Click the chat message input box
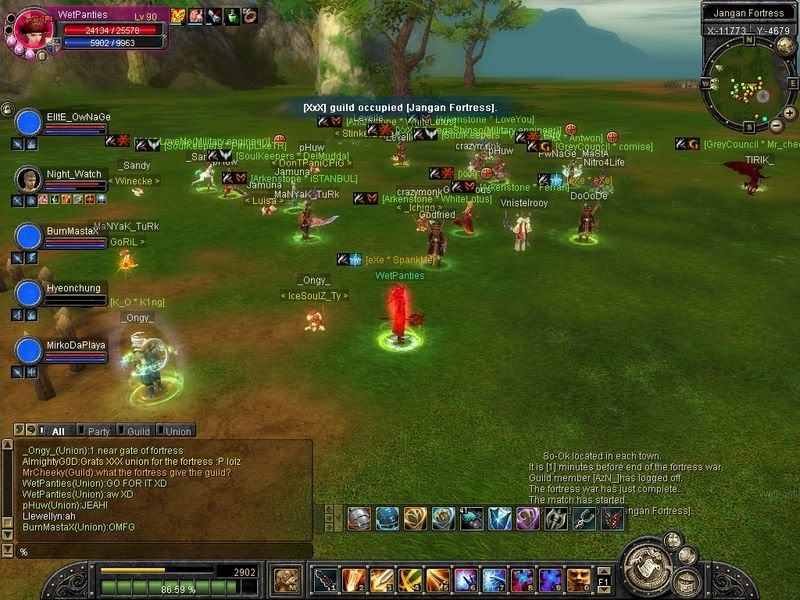Screen dimensions: 800x600 pos(160,551)
